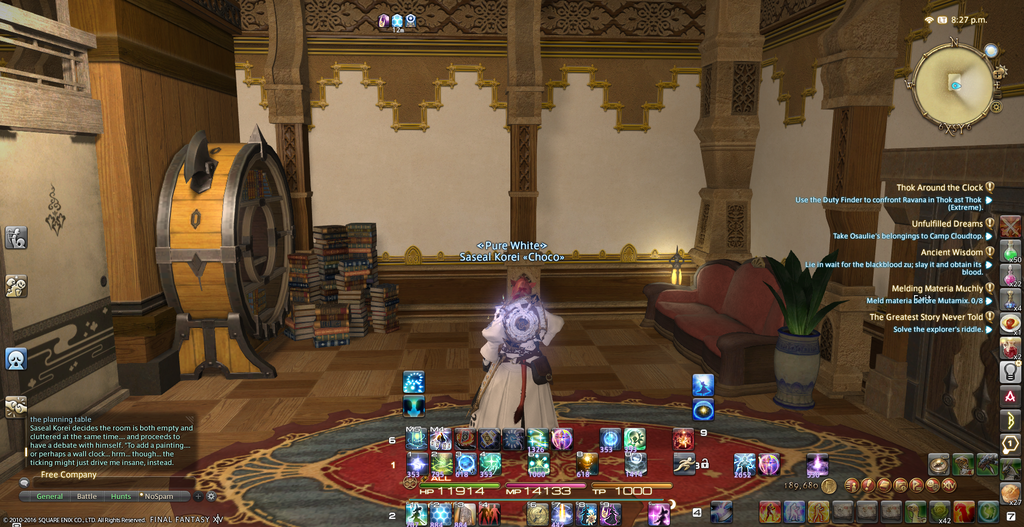Select the Thok Around the Clock quest
The height and width of the screenshot is (527, 1024).
[x=939, y=187]
